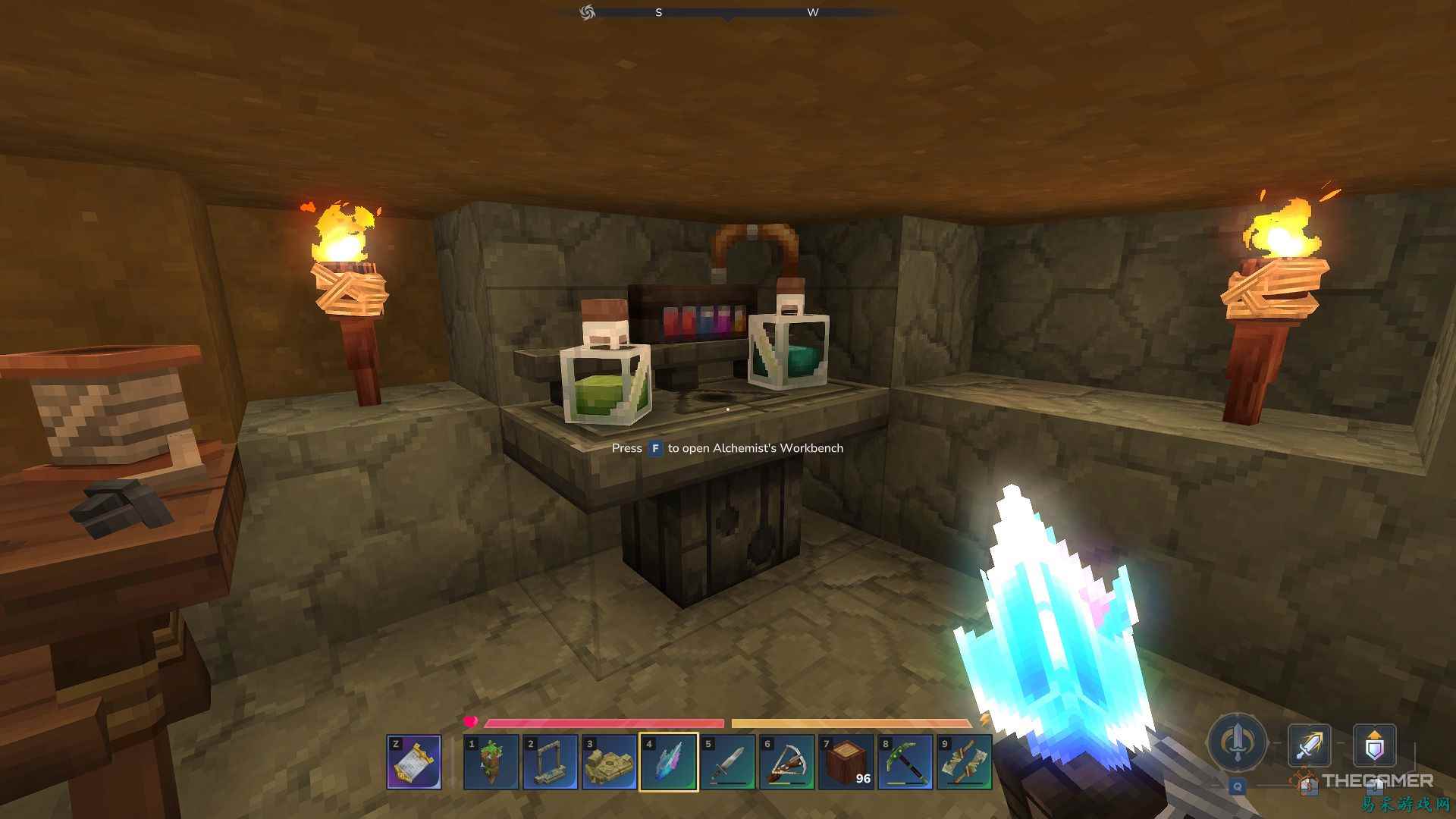Select the frame structure in slot 2
Viewport: 1456px width, 819px height.
(x=551, y=762)
